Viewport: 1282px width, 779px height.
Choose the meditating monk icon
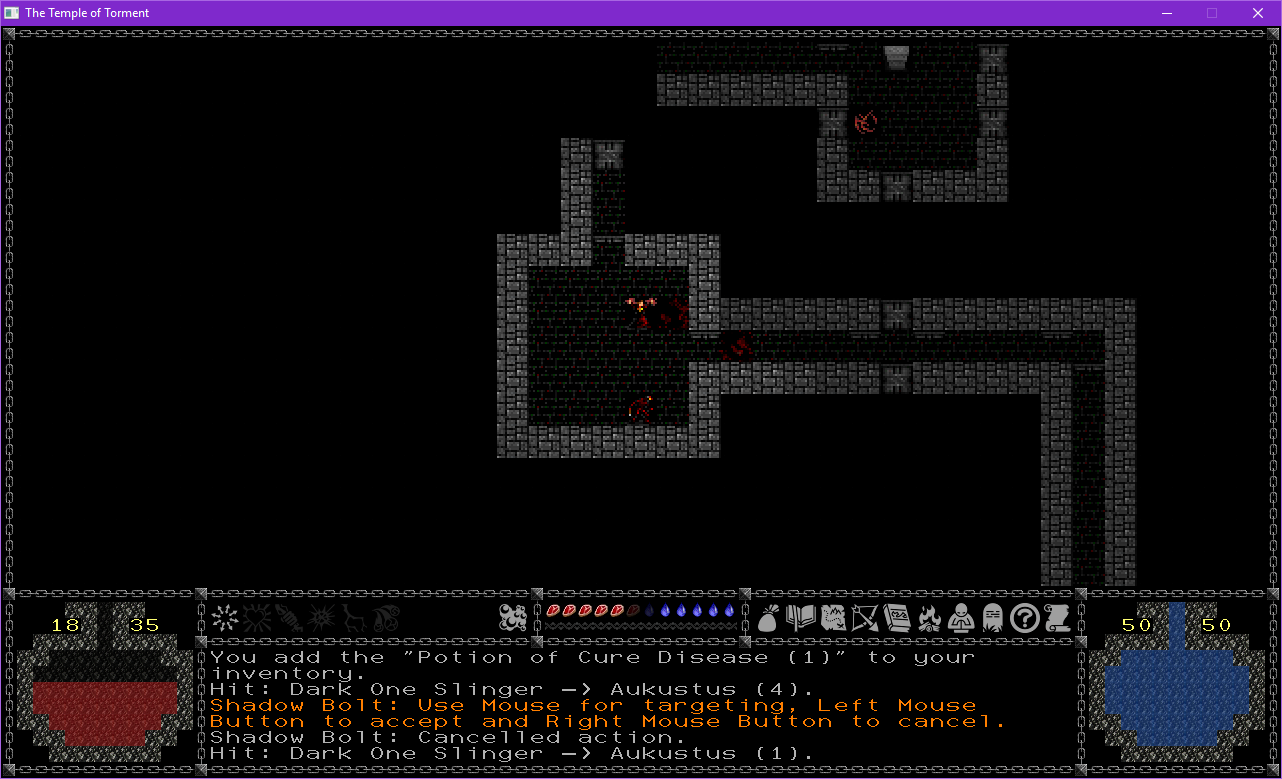click(960, 619)
